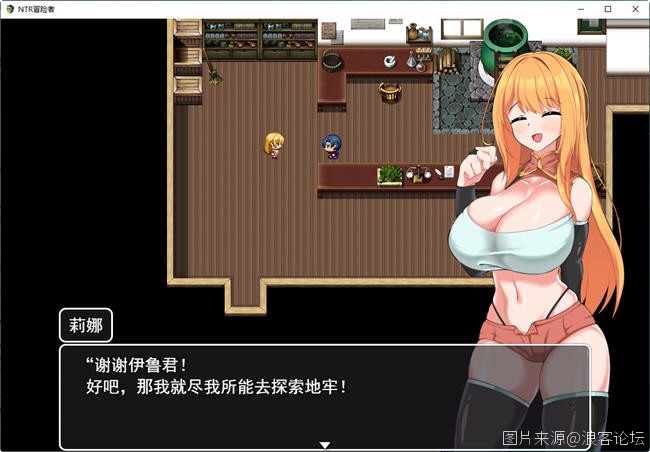Maximize the game window

608,9
